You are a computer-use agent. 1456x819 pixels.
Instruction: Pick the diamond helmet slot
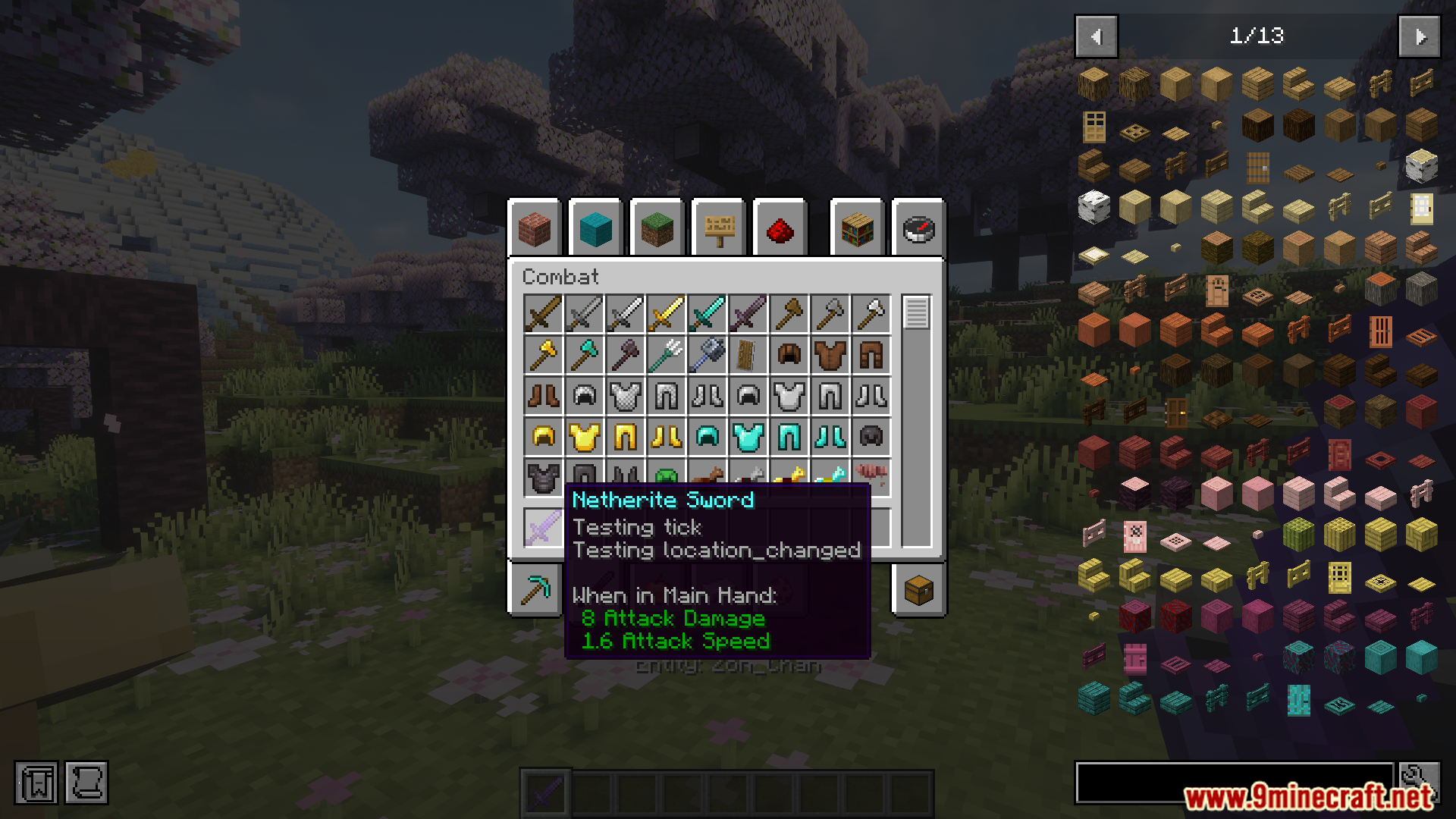[707, 437]
